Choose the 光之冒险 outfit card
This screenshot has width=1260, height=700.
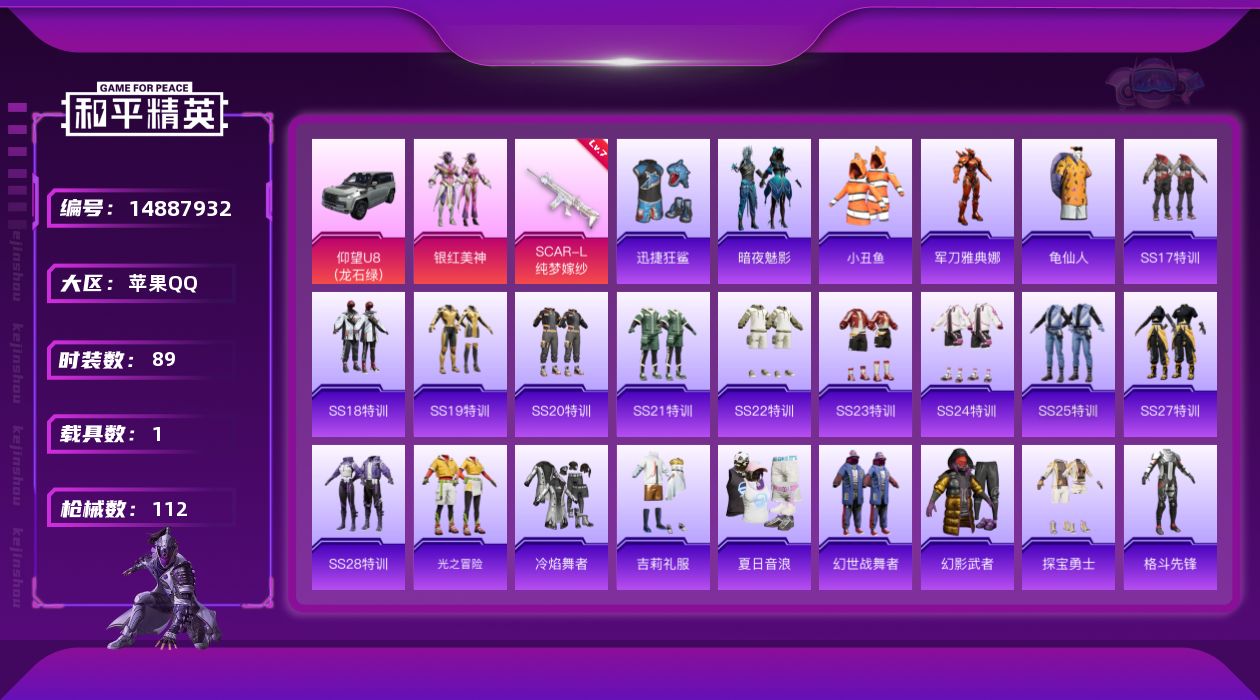(460, 517)
